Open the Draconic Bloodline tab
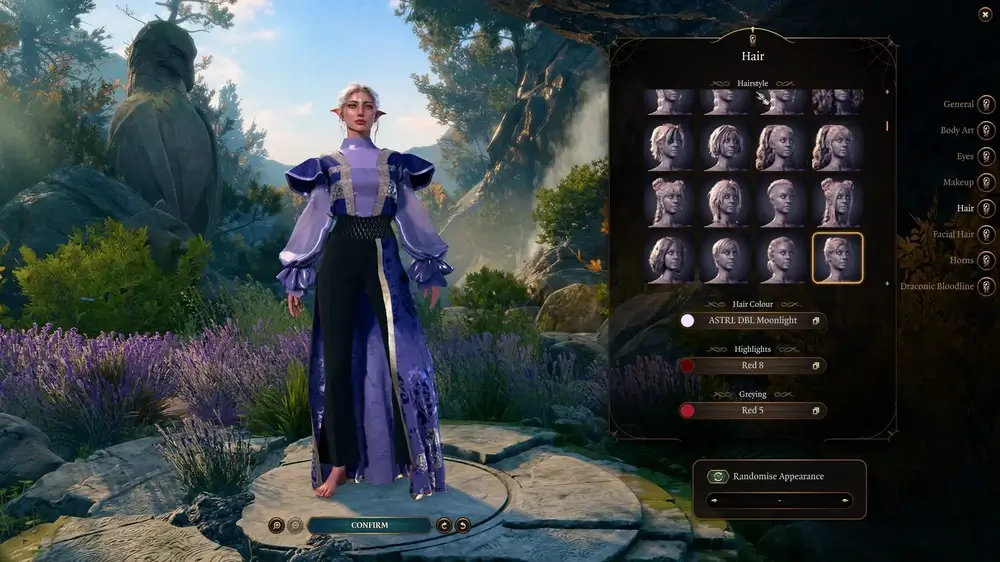1000x562 pixels. point(986,286)
